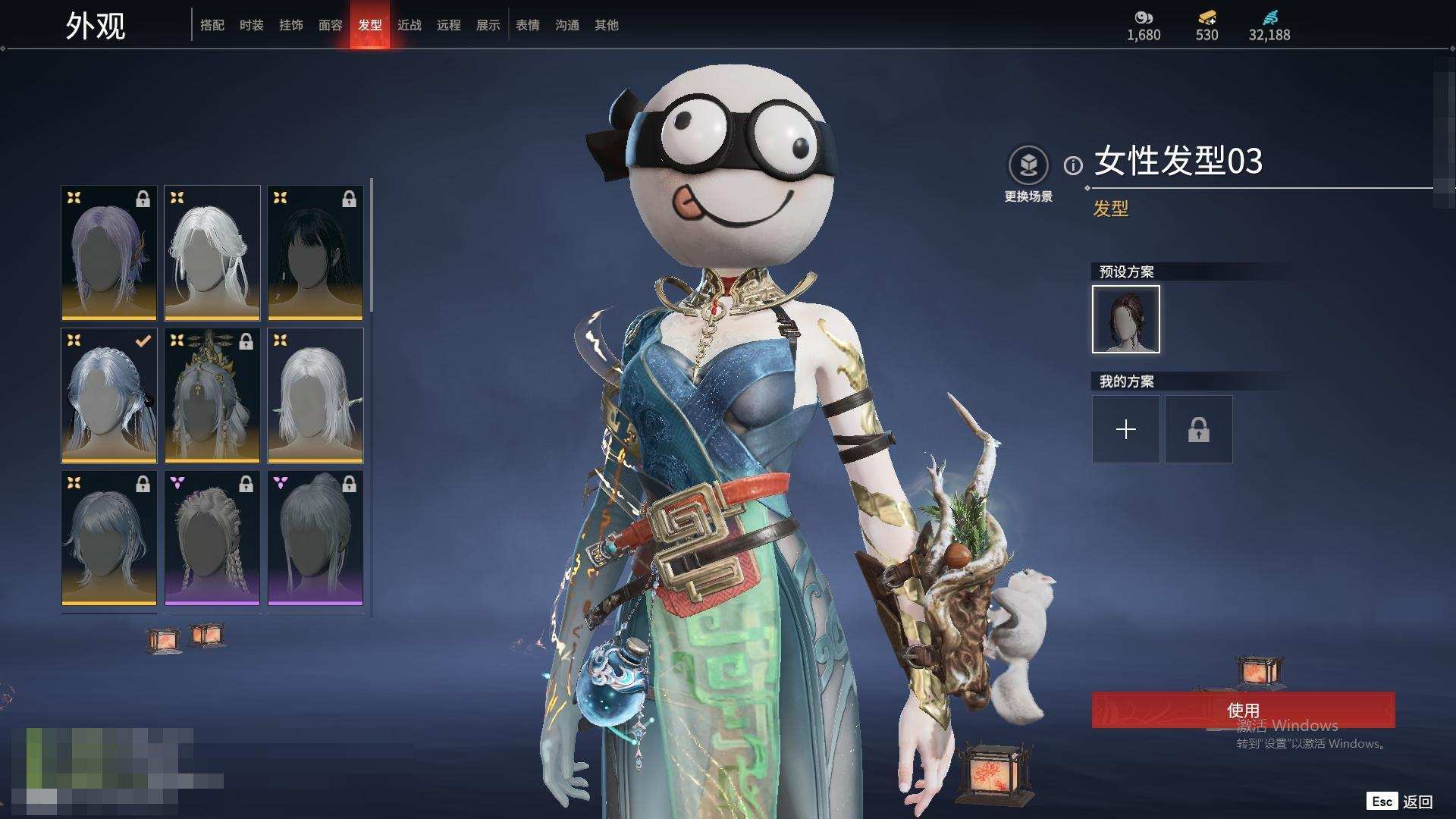1456x819 pixels.
Task: Choose the white updo hairstyle thumbnail
Action: (x=212, y=253)
